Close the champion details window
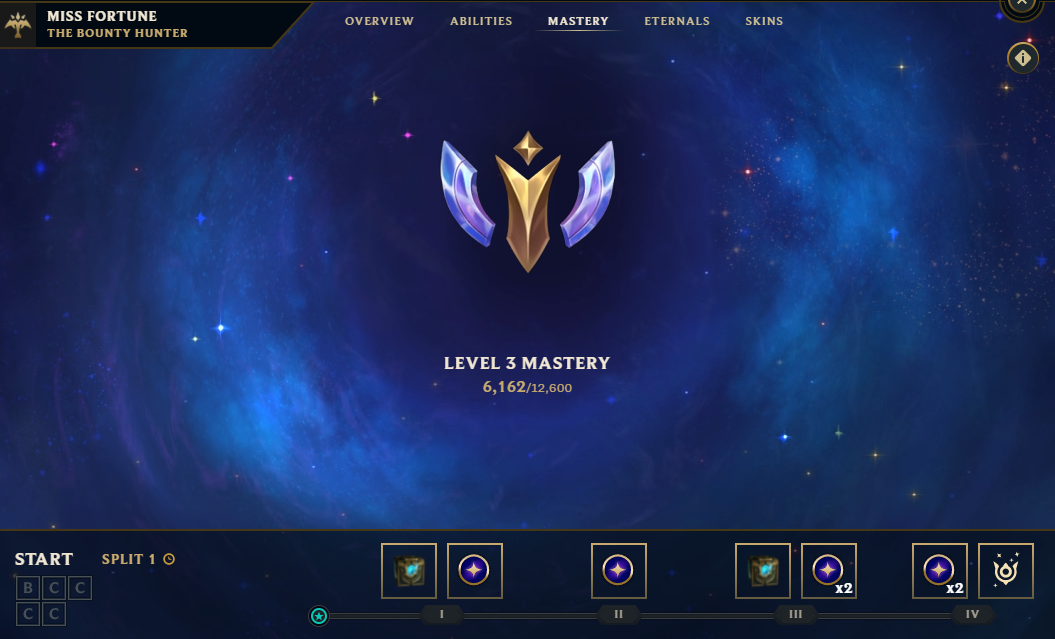This screenshot has width=1055, height=639. coord(1021,5)
